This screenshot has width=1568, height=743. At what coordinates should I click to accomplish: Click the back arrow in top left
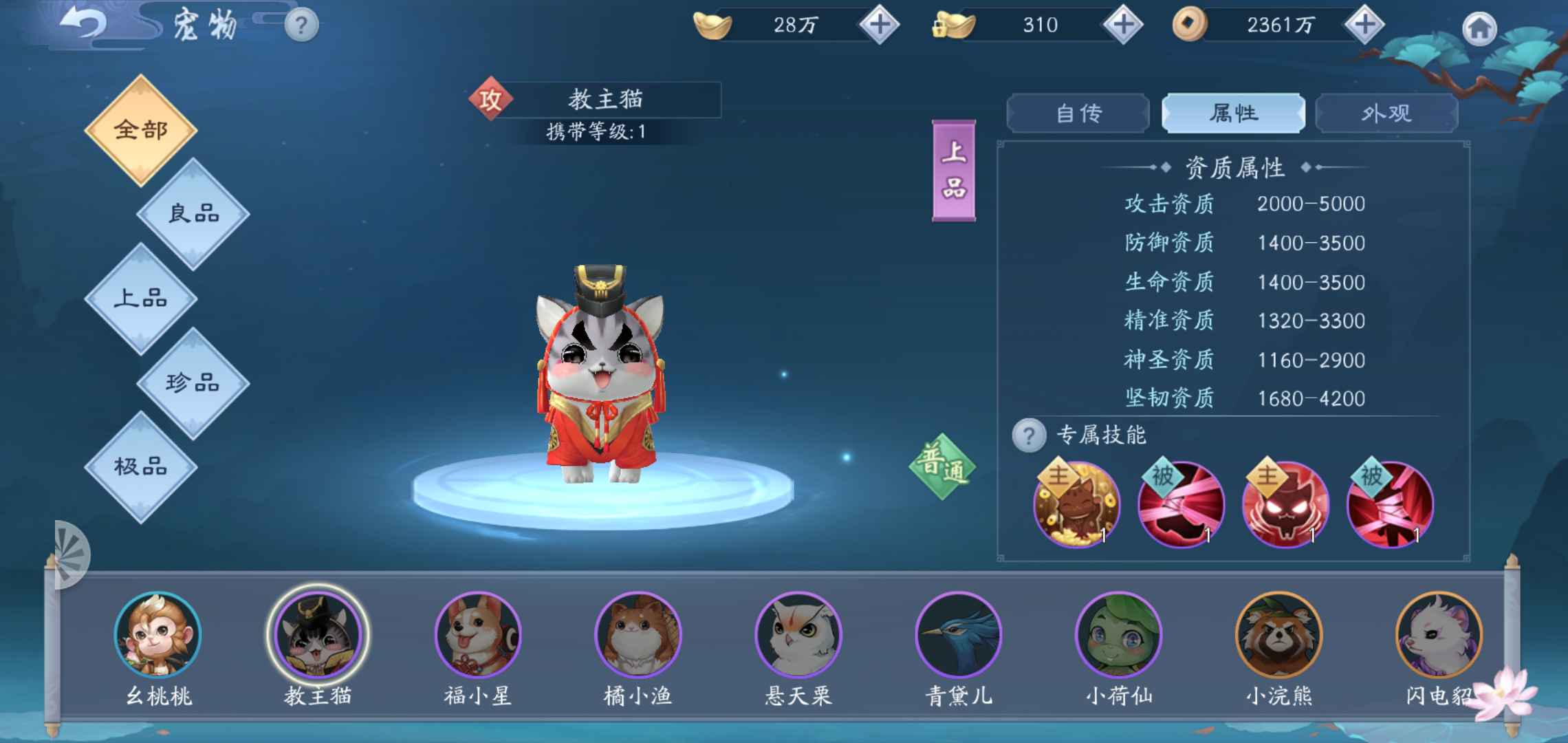(x=83, y=23)
